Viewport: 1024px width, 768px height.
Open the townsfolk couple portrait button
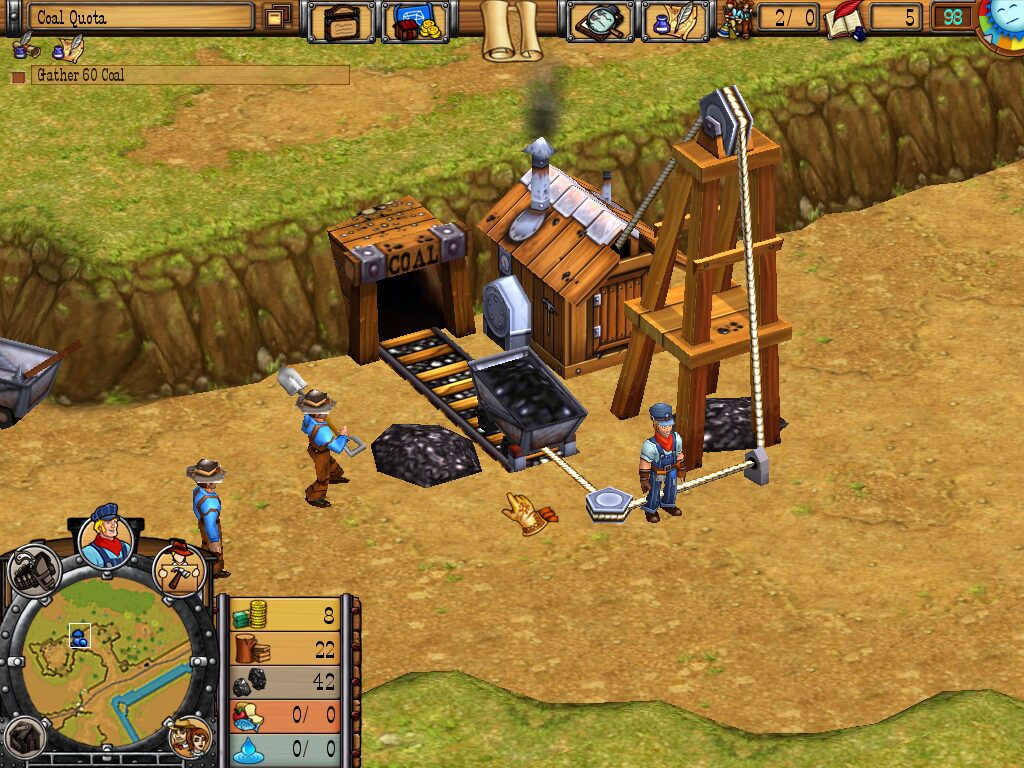coord(188,738)
